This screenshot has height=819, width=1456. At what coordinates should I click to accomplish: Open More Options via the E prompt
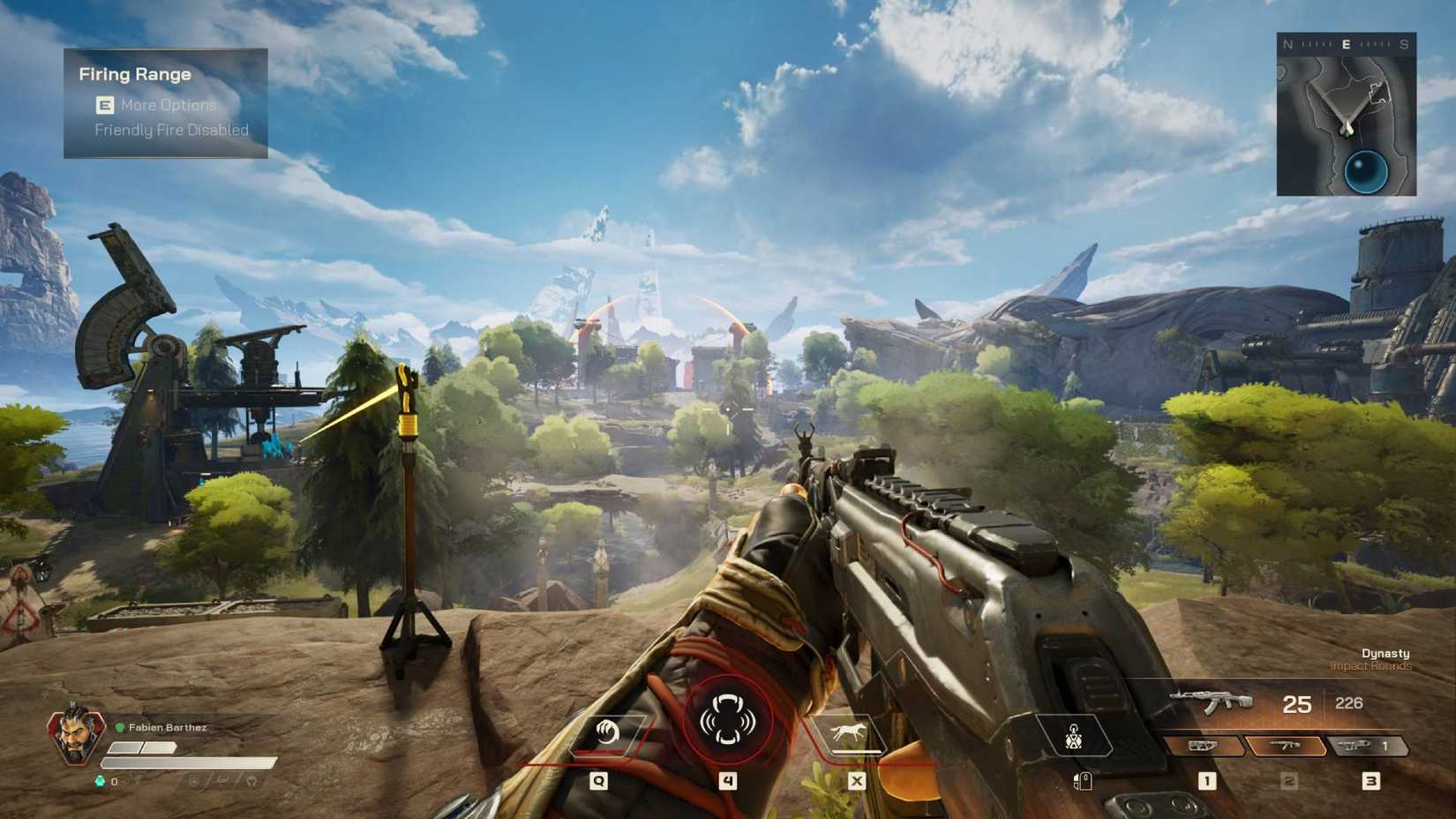click(x=103, y=105)
